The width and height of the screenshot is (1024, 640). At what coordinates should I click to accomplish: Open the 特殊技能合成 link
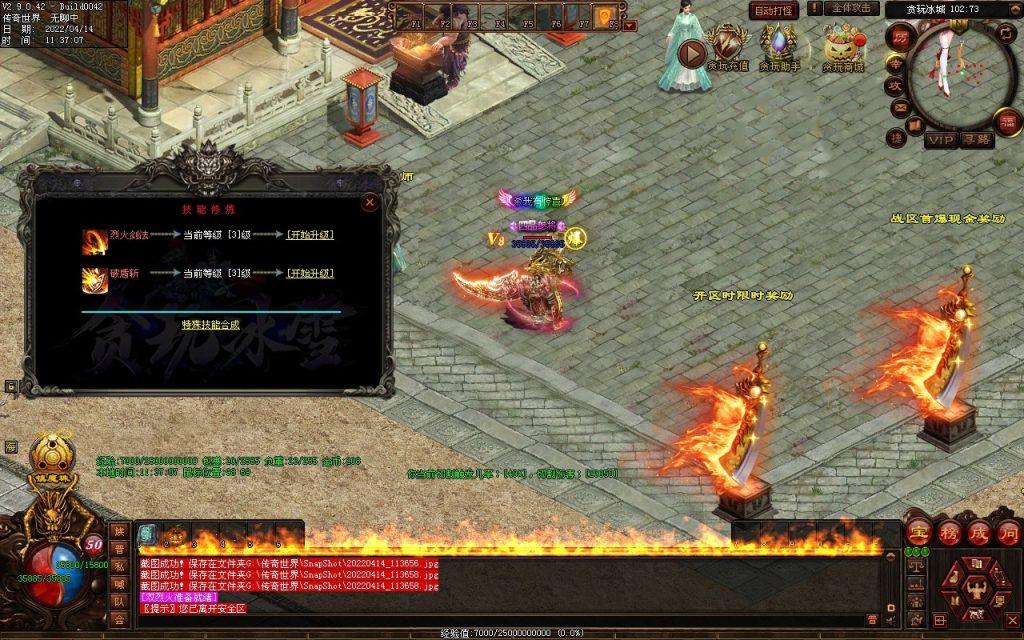211,325
